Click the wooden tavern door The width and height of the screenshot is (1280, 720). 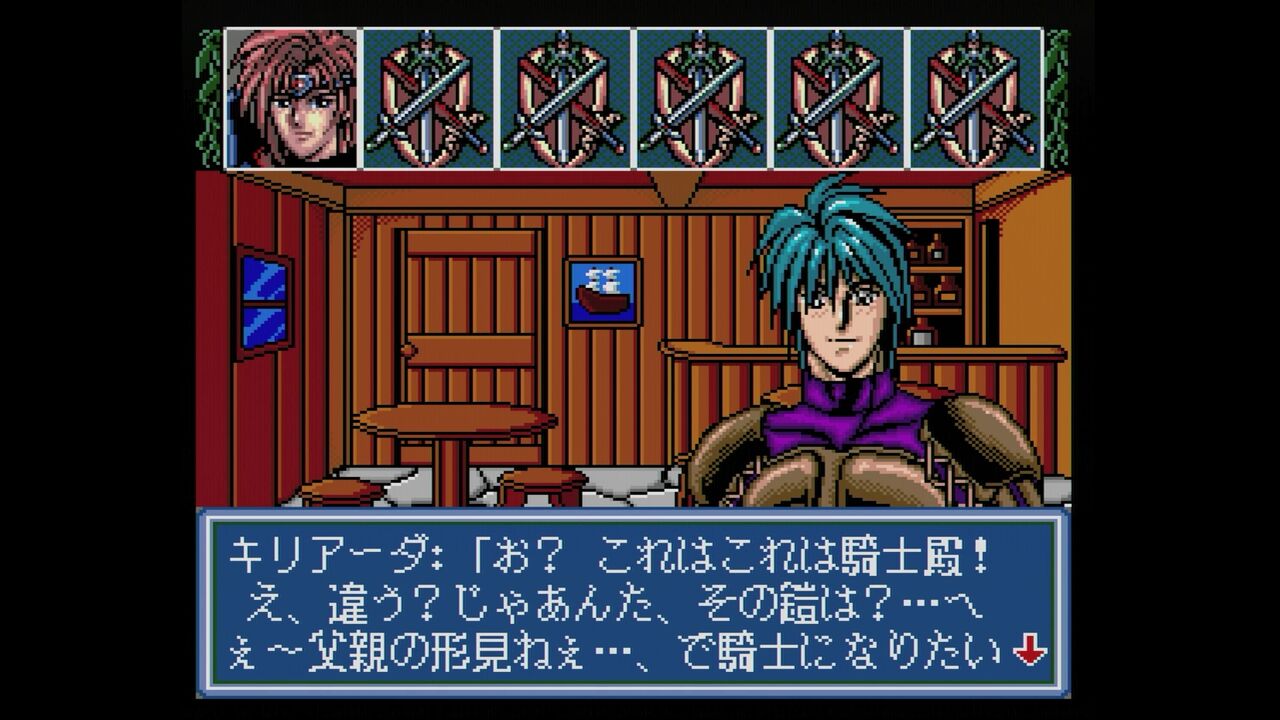click(x=470, y=310)
